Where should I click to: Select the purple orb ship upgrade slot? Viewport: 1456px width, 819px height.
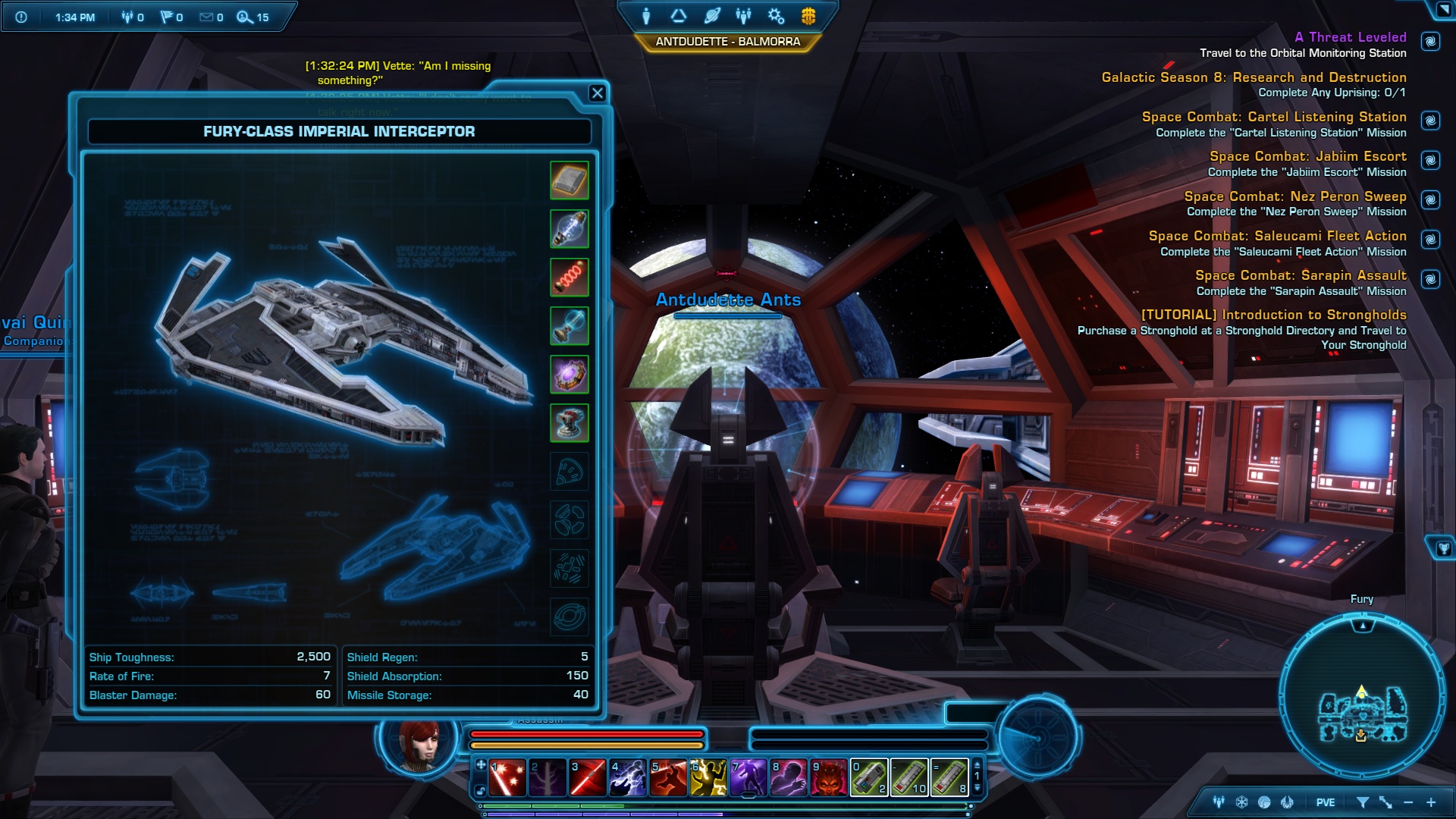[x=569, y=375]
